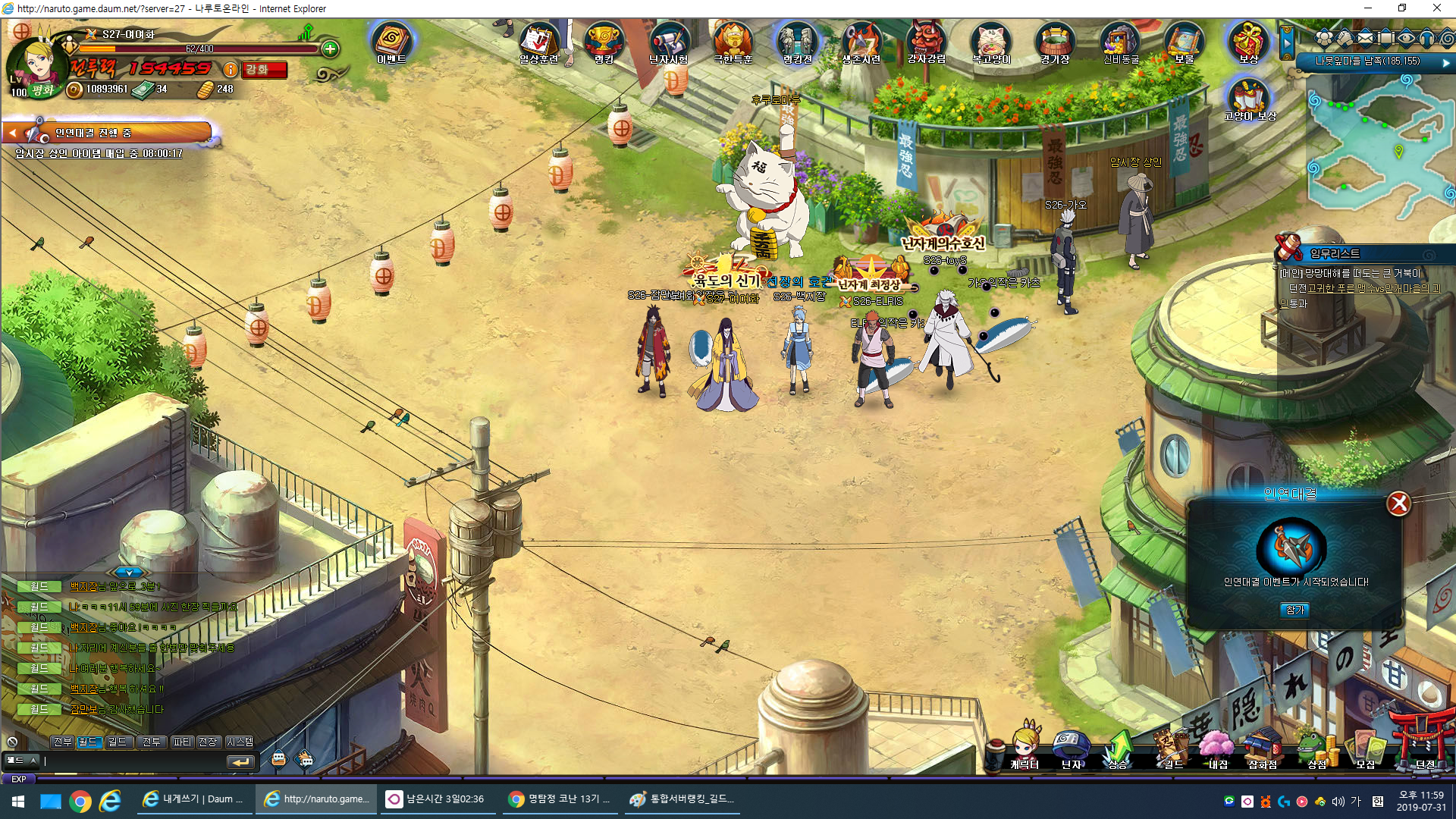The height and width of the screenshot is (819, 1456).
Task: Open the 캐릭터 character menu
Action: (x=1025, y=748)
